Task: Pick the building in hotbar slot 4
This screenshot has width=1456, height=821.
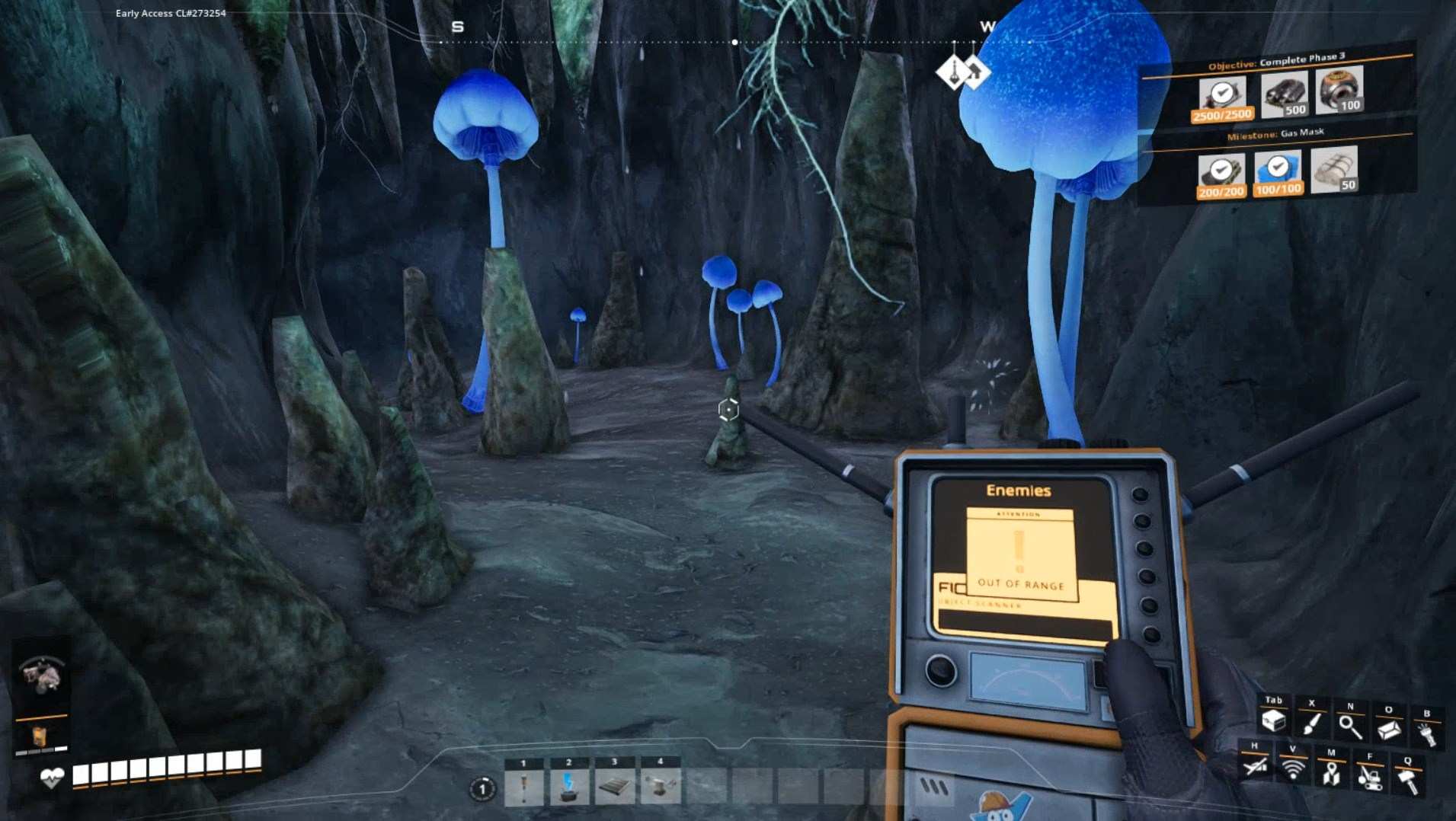Action: point(660,787)
